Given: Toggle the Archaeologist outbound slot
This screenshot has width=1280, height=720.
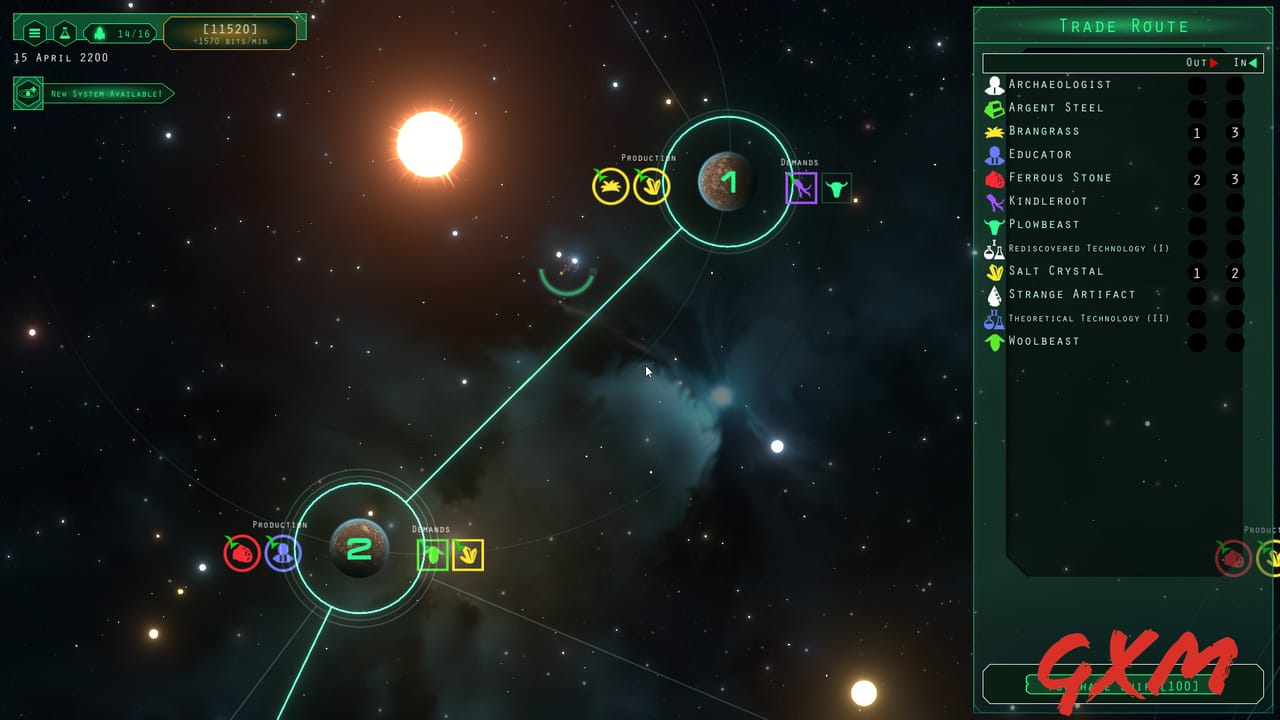Looking at the screenshot, I should (1197, 85).
